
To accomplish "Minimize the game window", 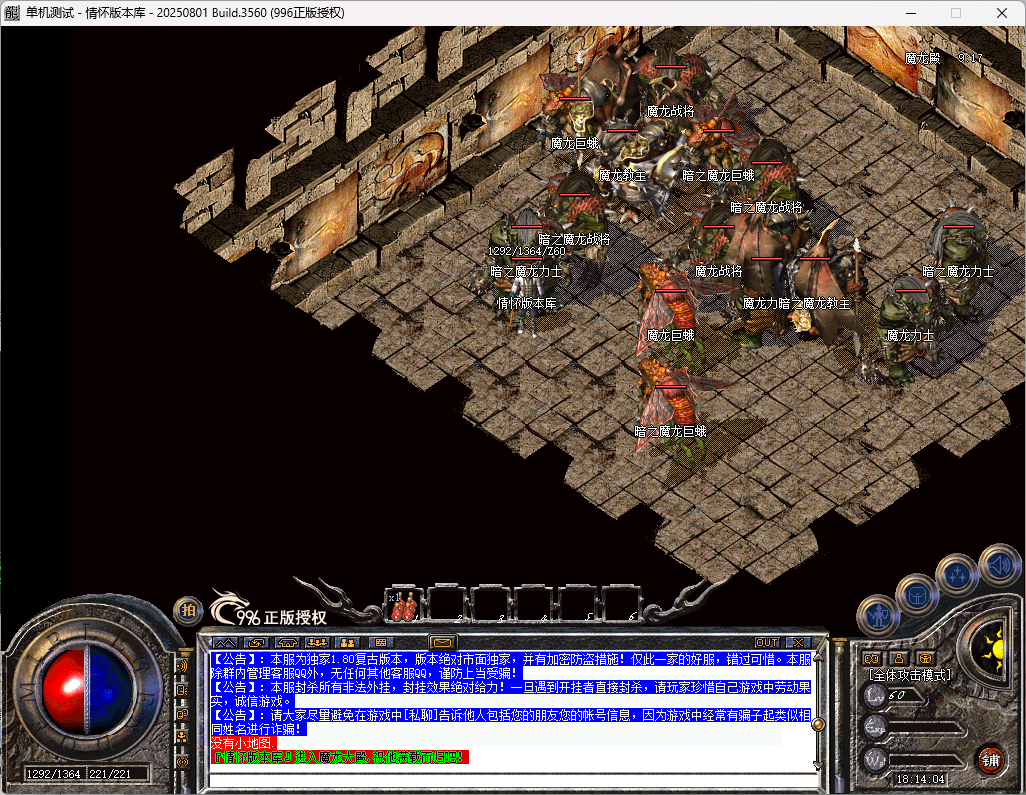I will tap(909, 13).
